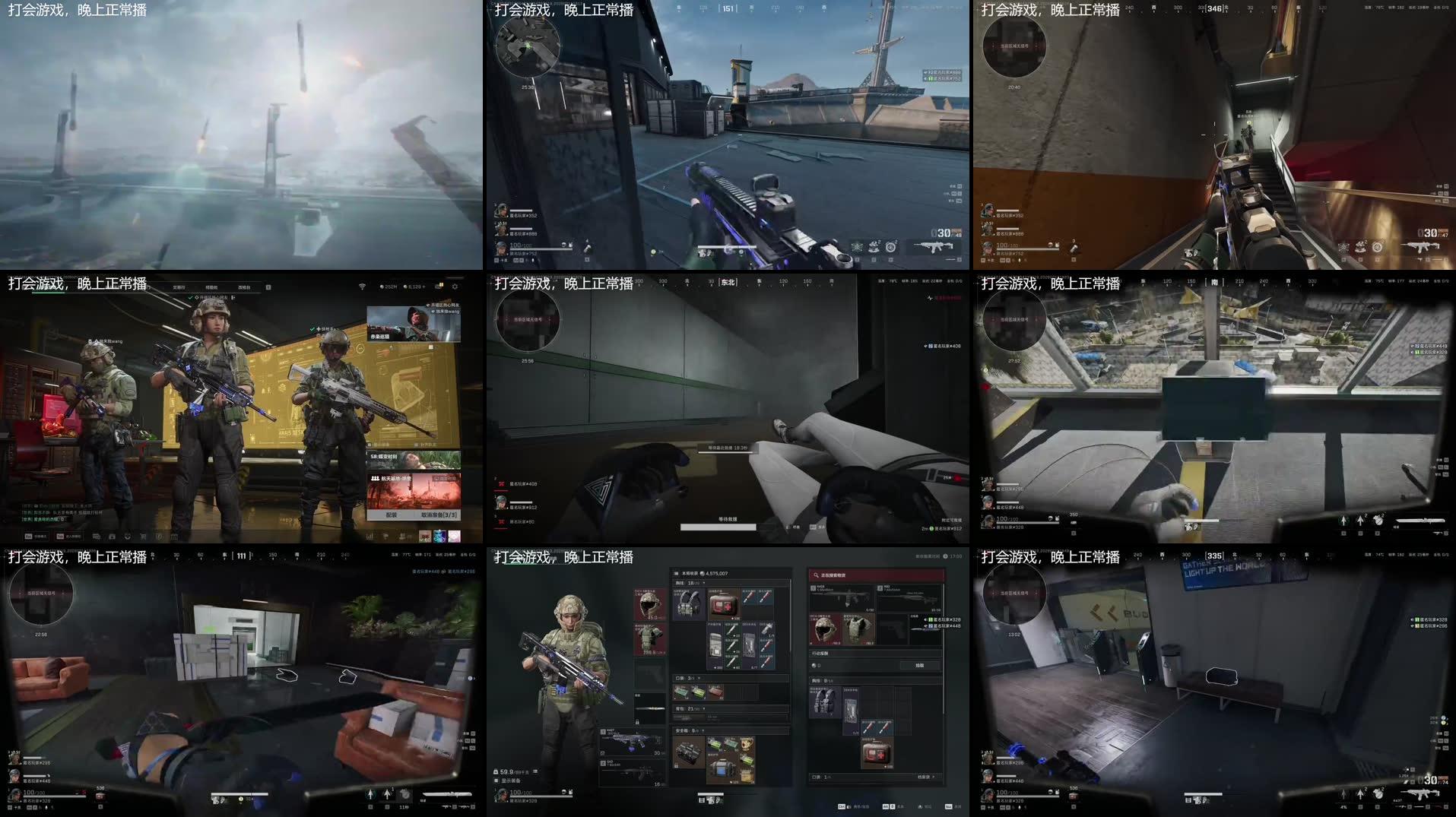Open the 改装台 customization menu
Screen dimensions: 1456x817
coord(243,288)
